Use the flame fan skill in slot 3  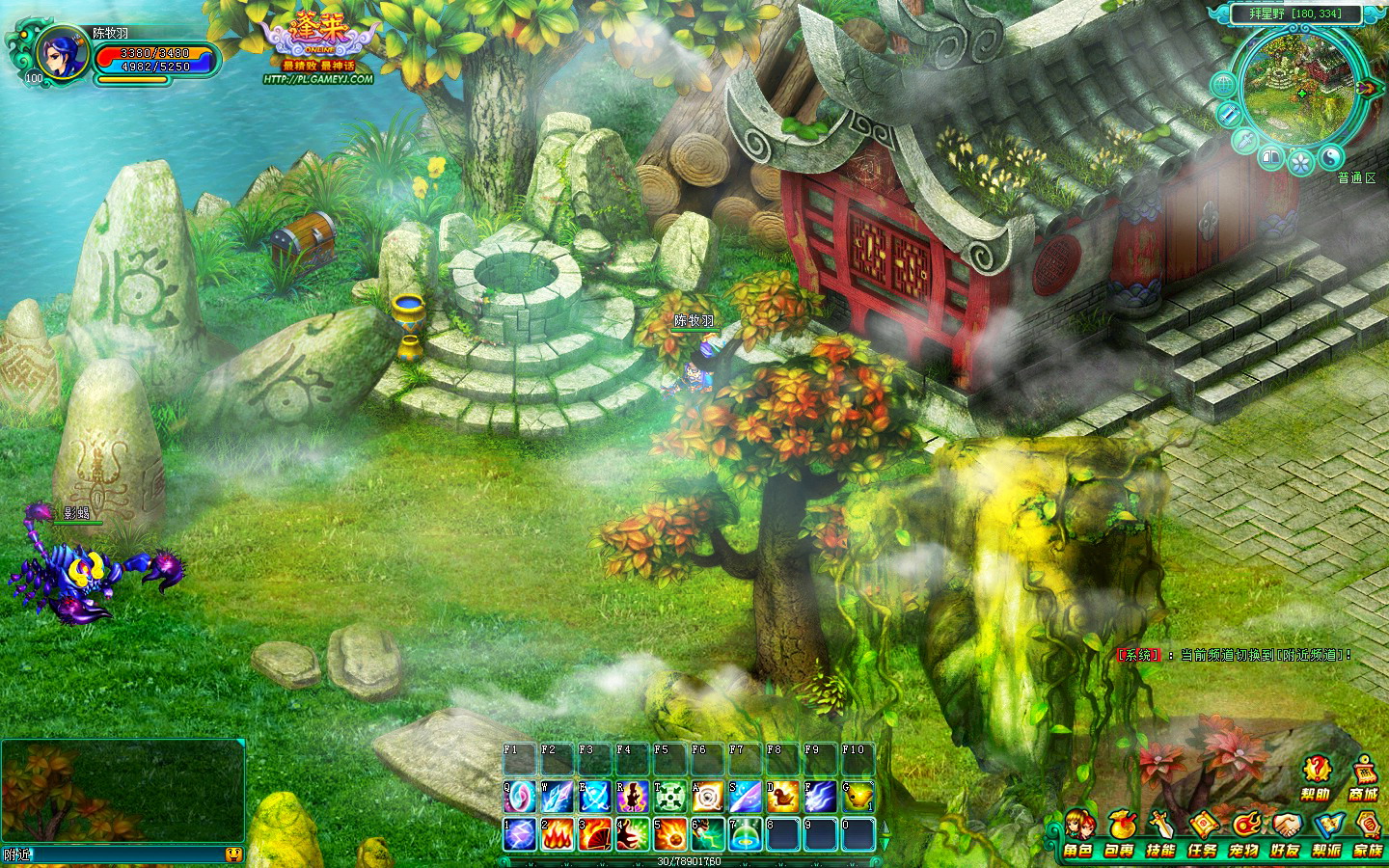coord(594,834)
